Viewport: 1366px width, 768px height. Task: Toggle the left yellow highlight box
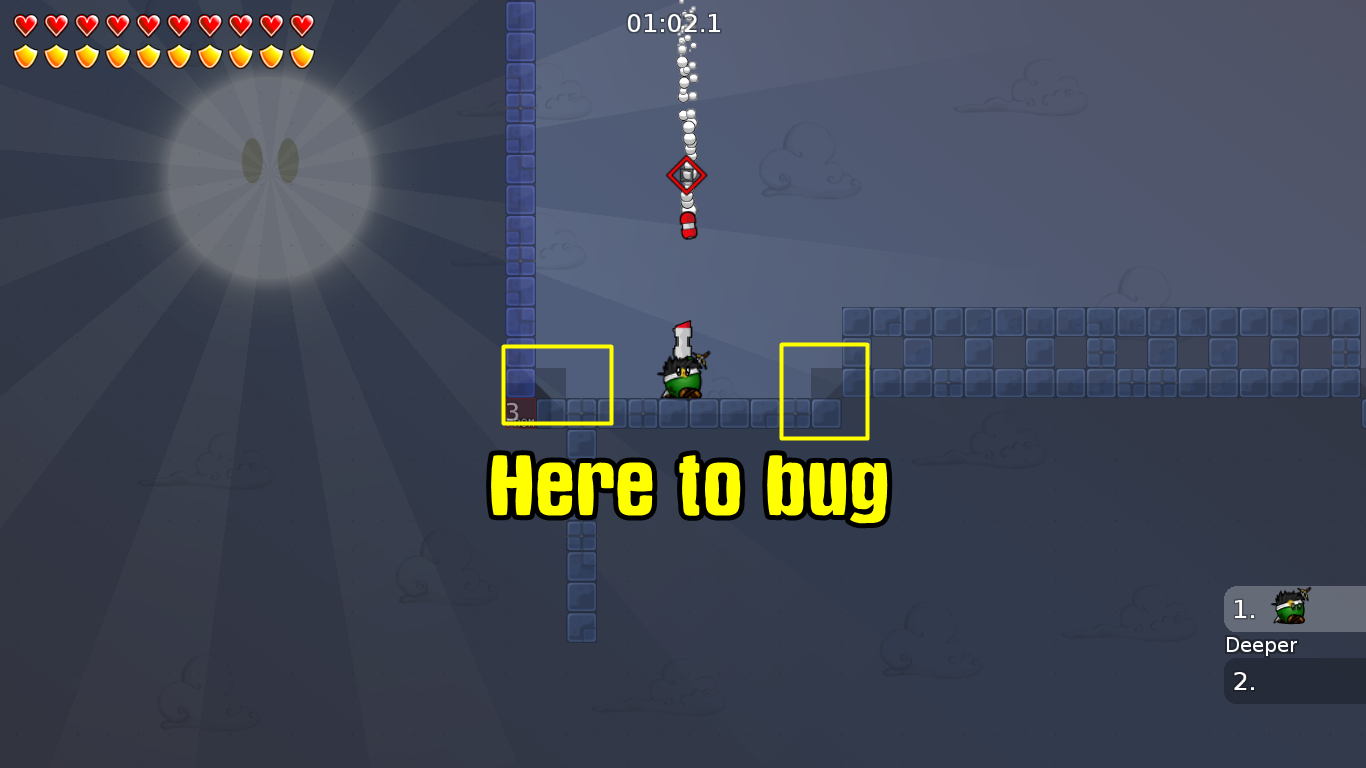557,384
